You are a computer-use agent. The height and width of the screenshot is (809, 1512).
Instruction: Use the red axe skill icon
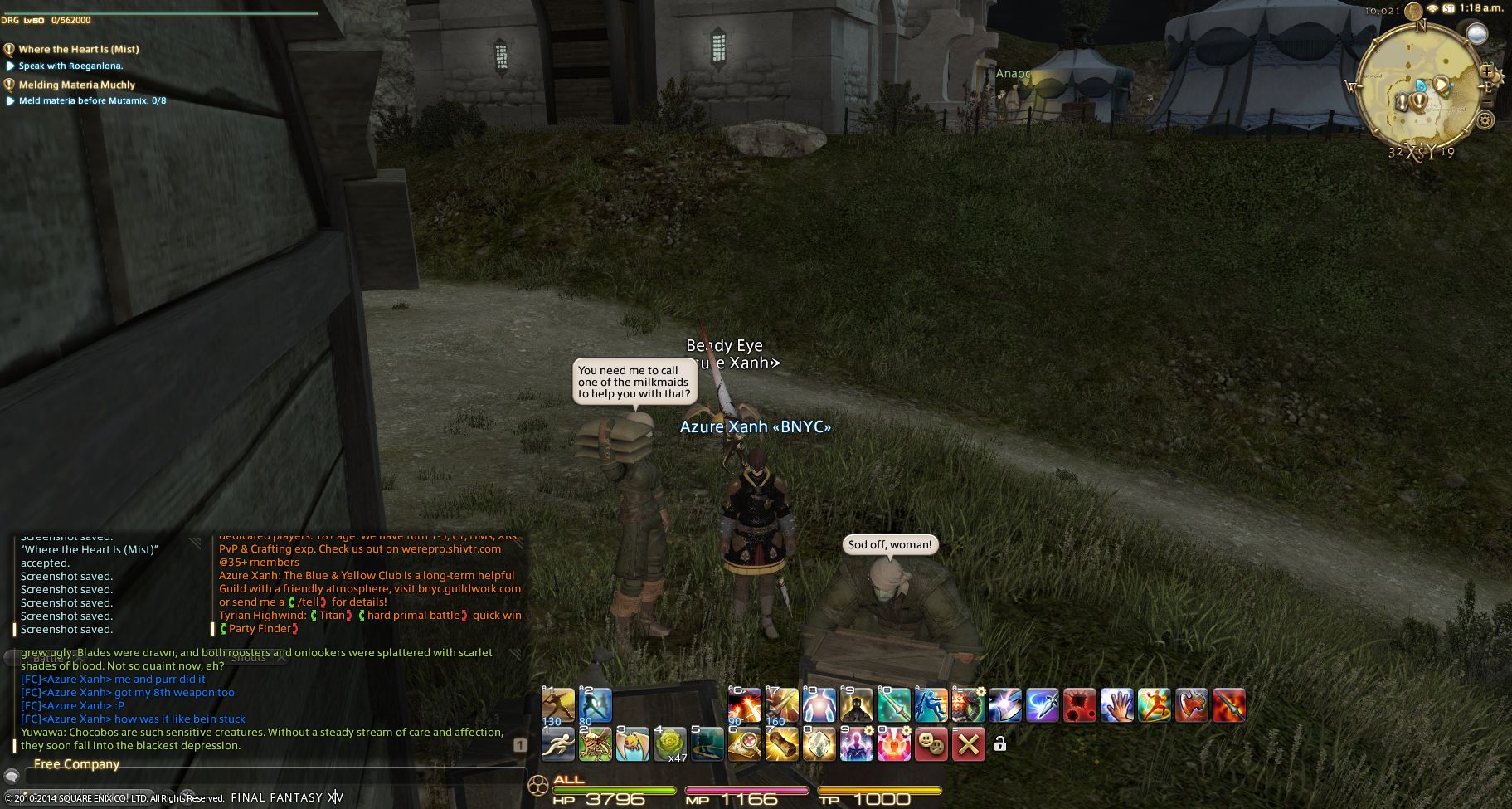pyautogui.click(x=1191, y=705)
